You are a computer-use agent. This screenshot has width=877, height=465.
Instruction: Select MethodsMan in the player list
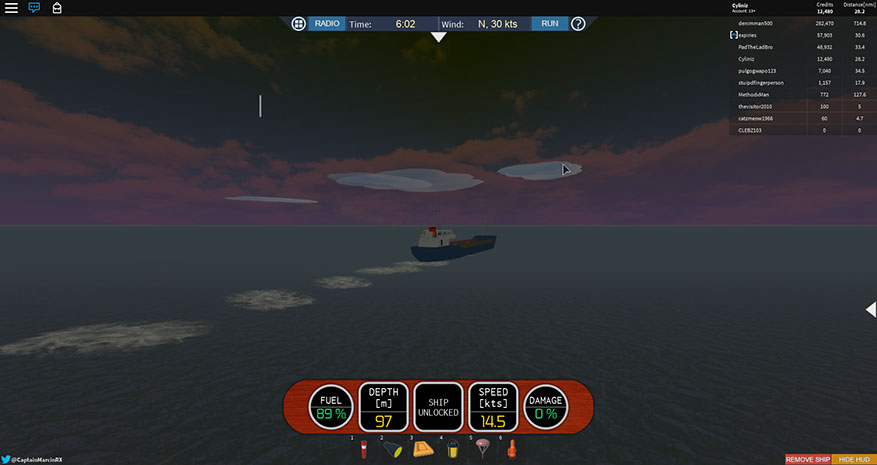click(754, 94)
